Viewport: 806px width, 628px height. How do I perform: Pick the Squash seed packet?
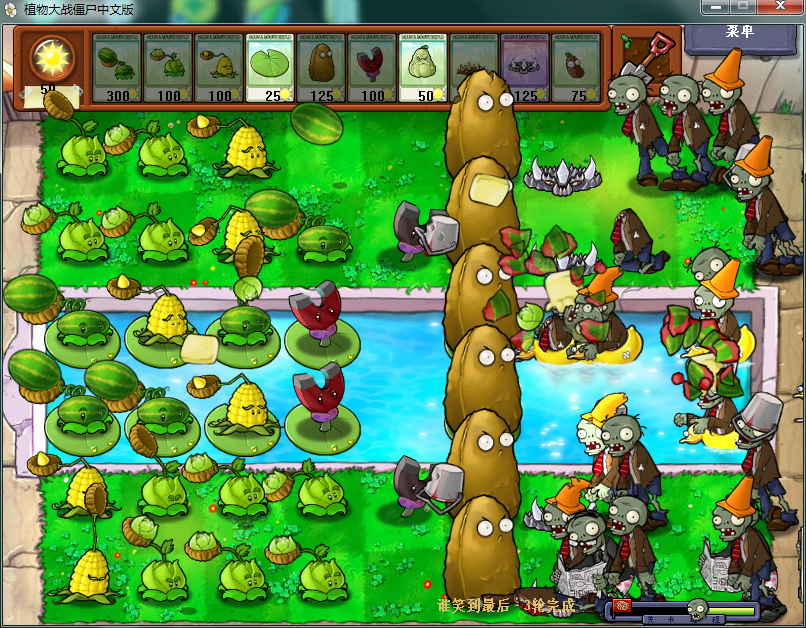pyautogui.click(x=424, y=68)
